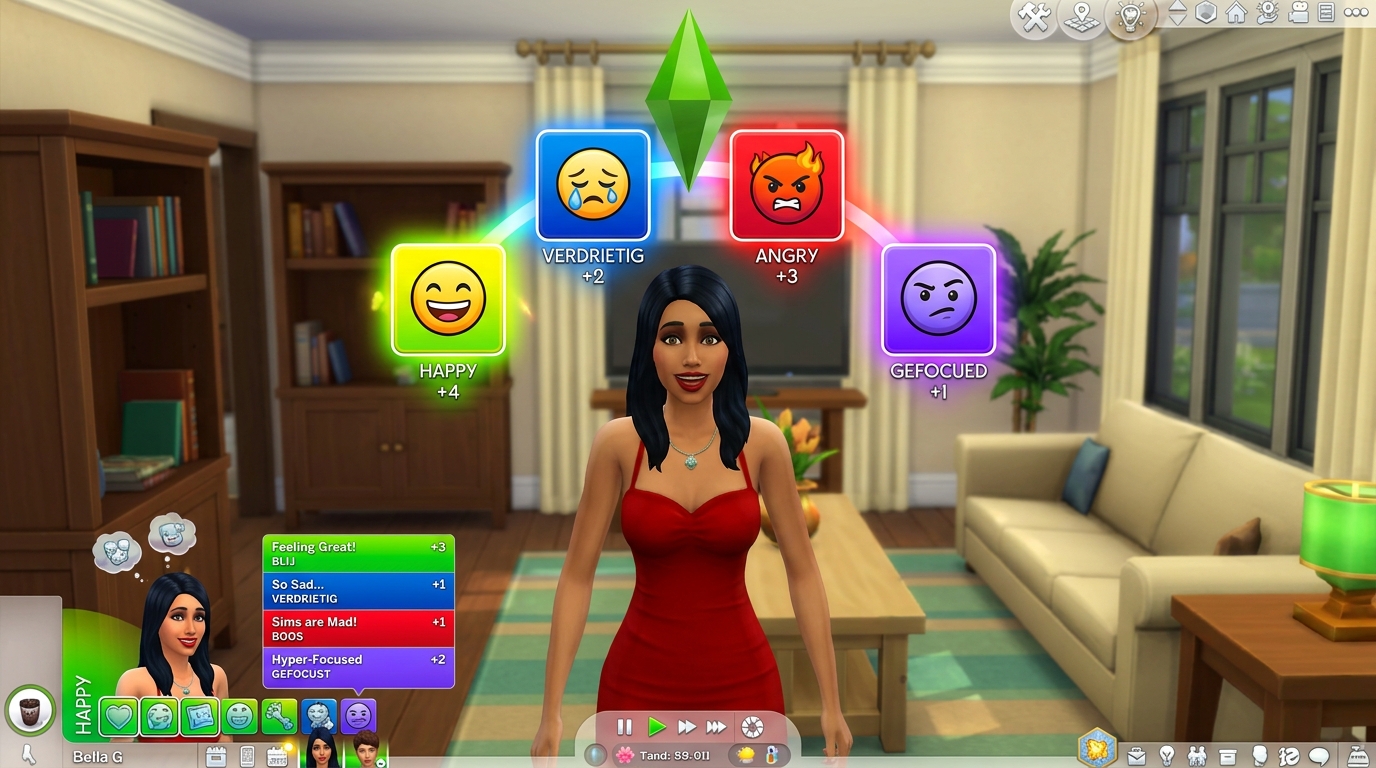Open the world map view
Viewport: 1376px width, 768px height.
pyautogui.click(x=1080, y=15)
